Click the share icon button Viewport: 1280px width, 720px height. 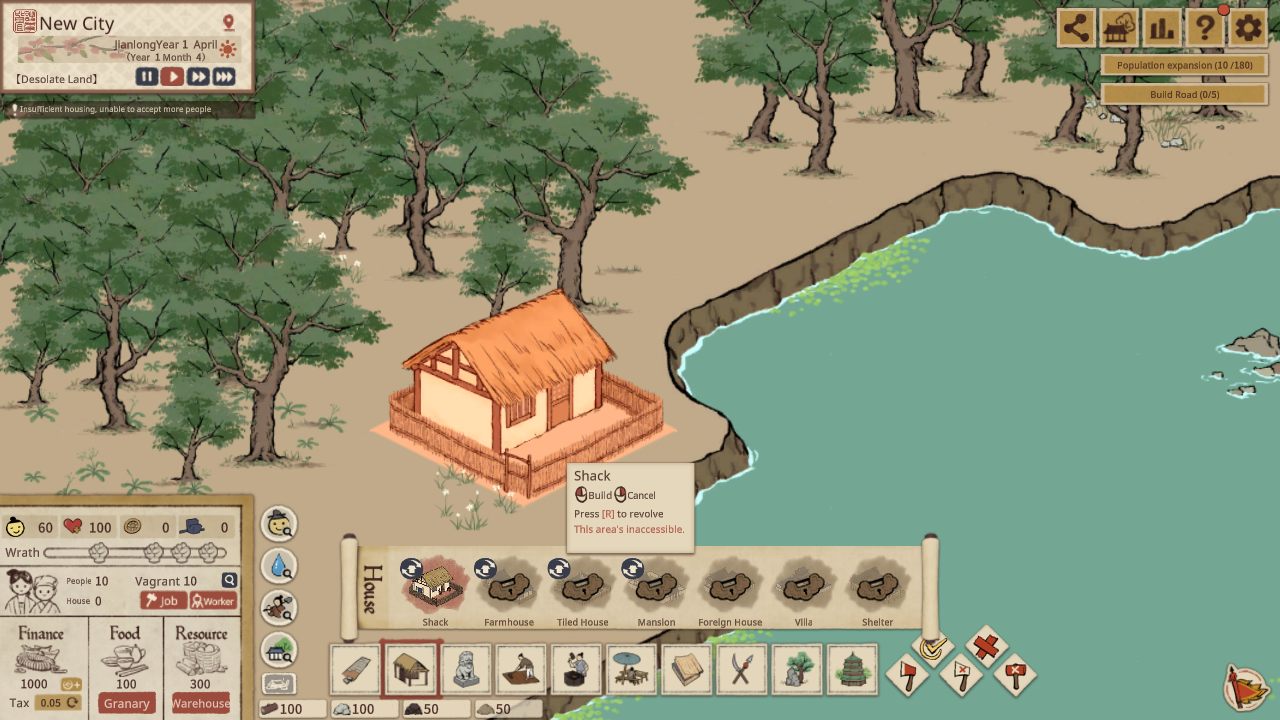pyautogui.click(x=1076, y=28)
